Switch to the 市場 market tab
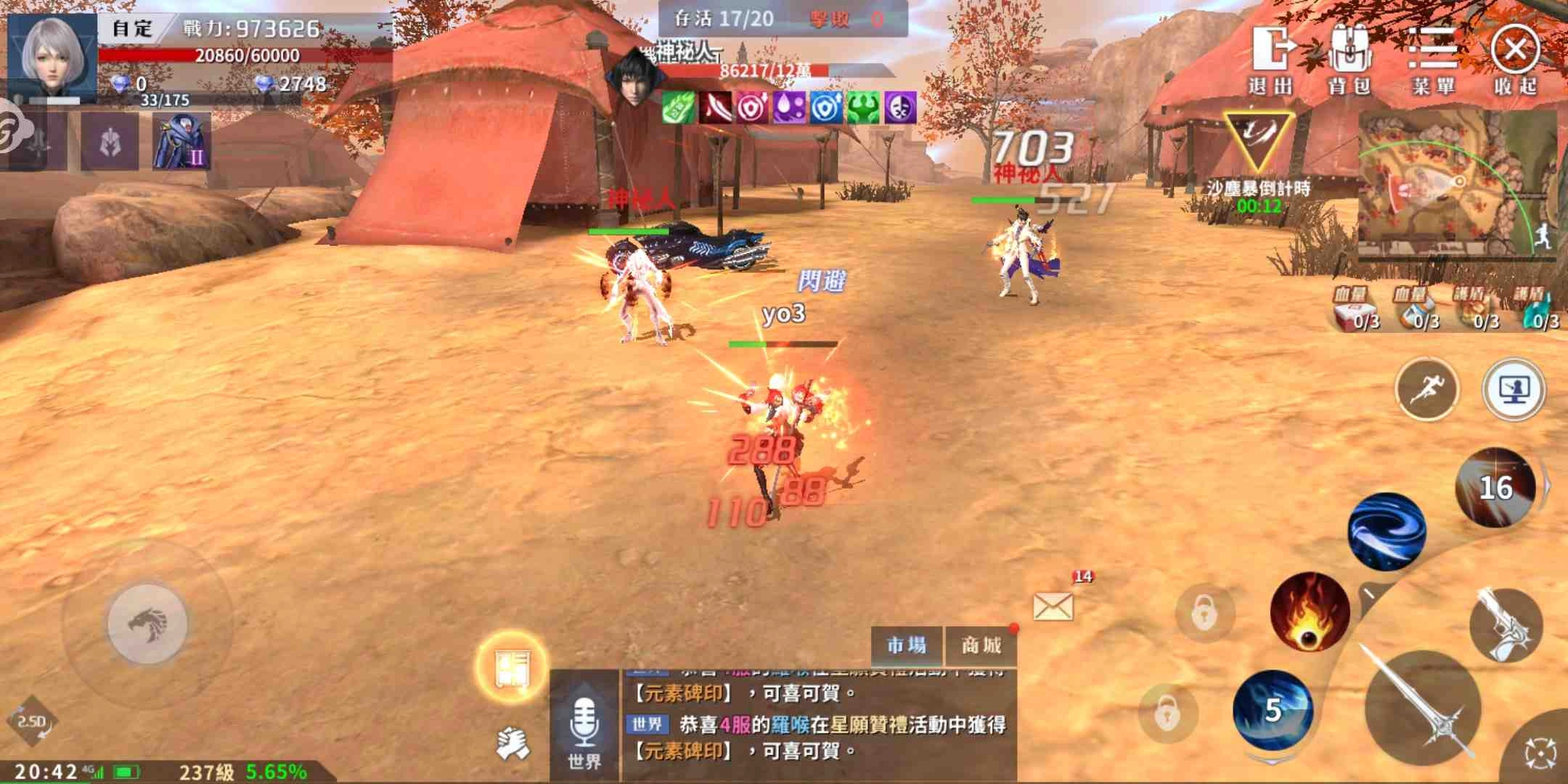 click(907, 645)
